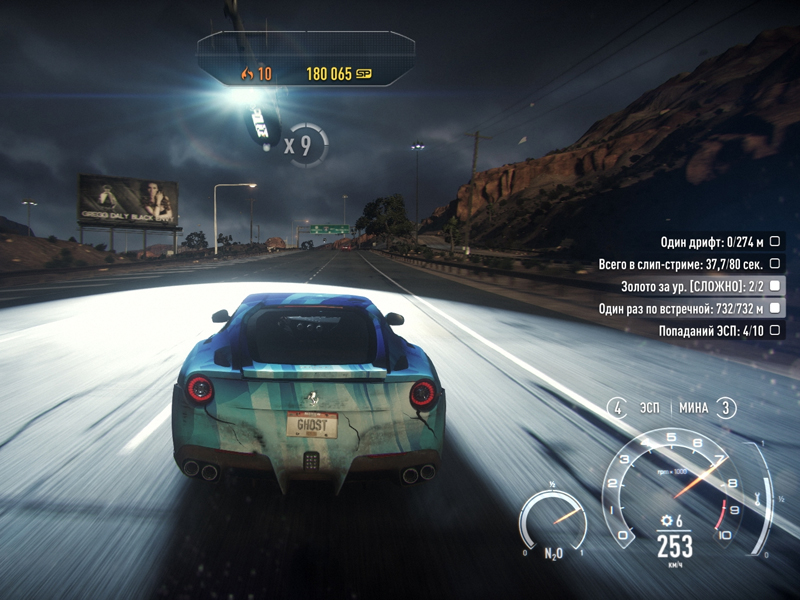Toggle the "Один дрифт" objective checkbox
Image resolution: width=800 pixels, height=600 pixels.
click(774, 241)
